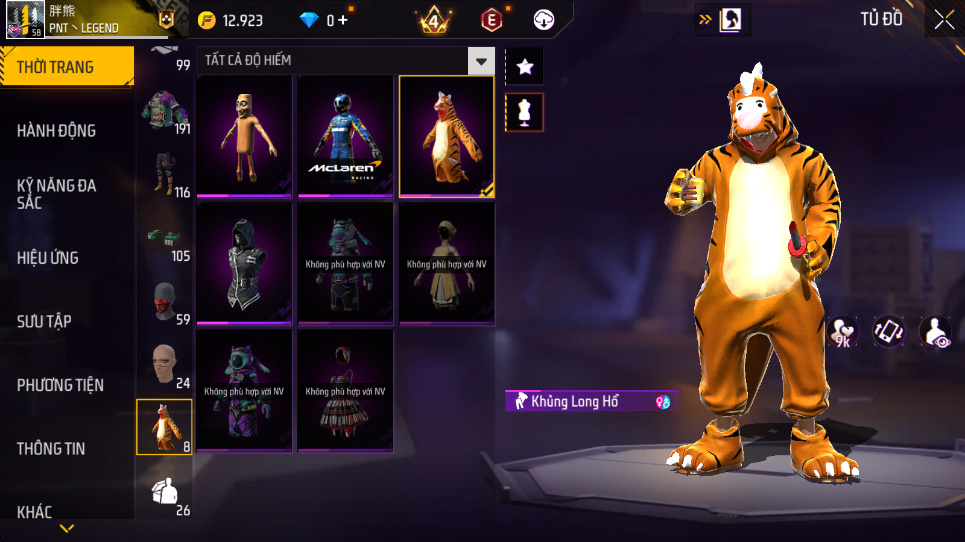965x542 pixels.
Task: Select the mannequin outfit filter icon
Action: pos(525,112)
